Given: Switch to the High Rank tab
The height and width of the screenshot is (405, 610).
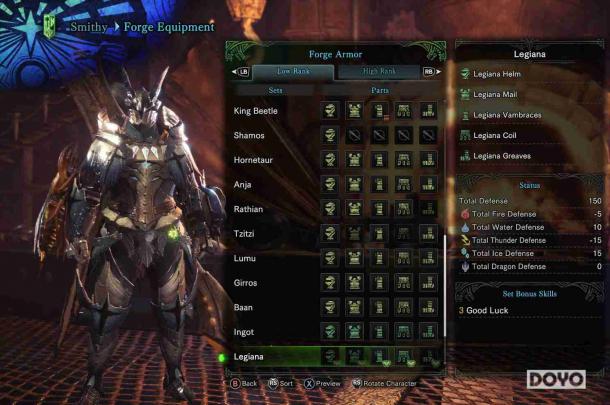Looking at the screenshot, I should (x=379, y=72).
